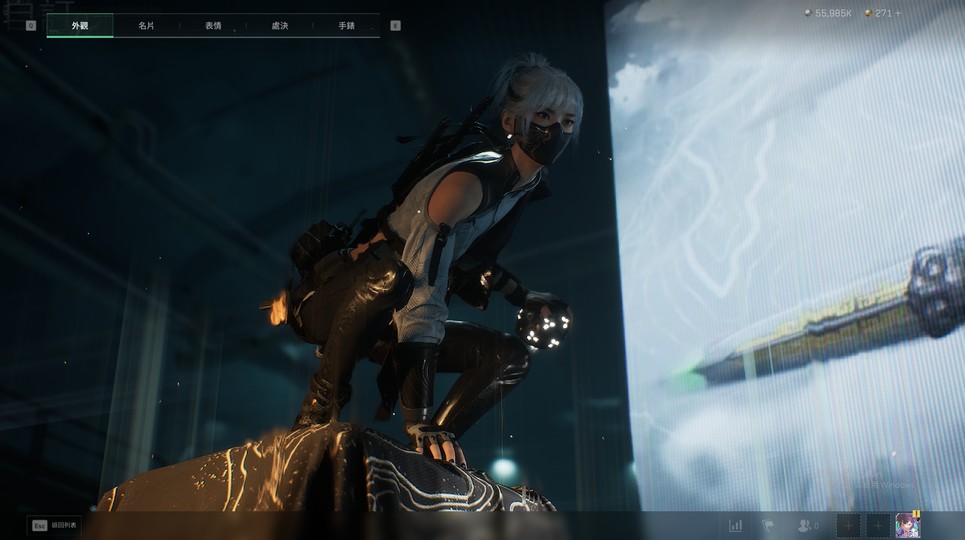The height and width of the screenshot is (540, 965).
Task: Open the friends list icon
Action: pos(805,525)
